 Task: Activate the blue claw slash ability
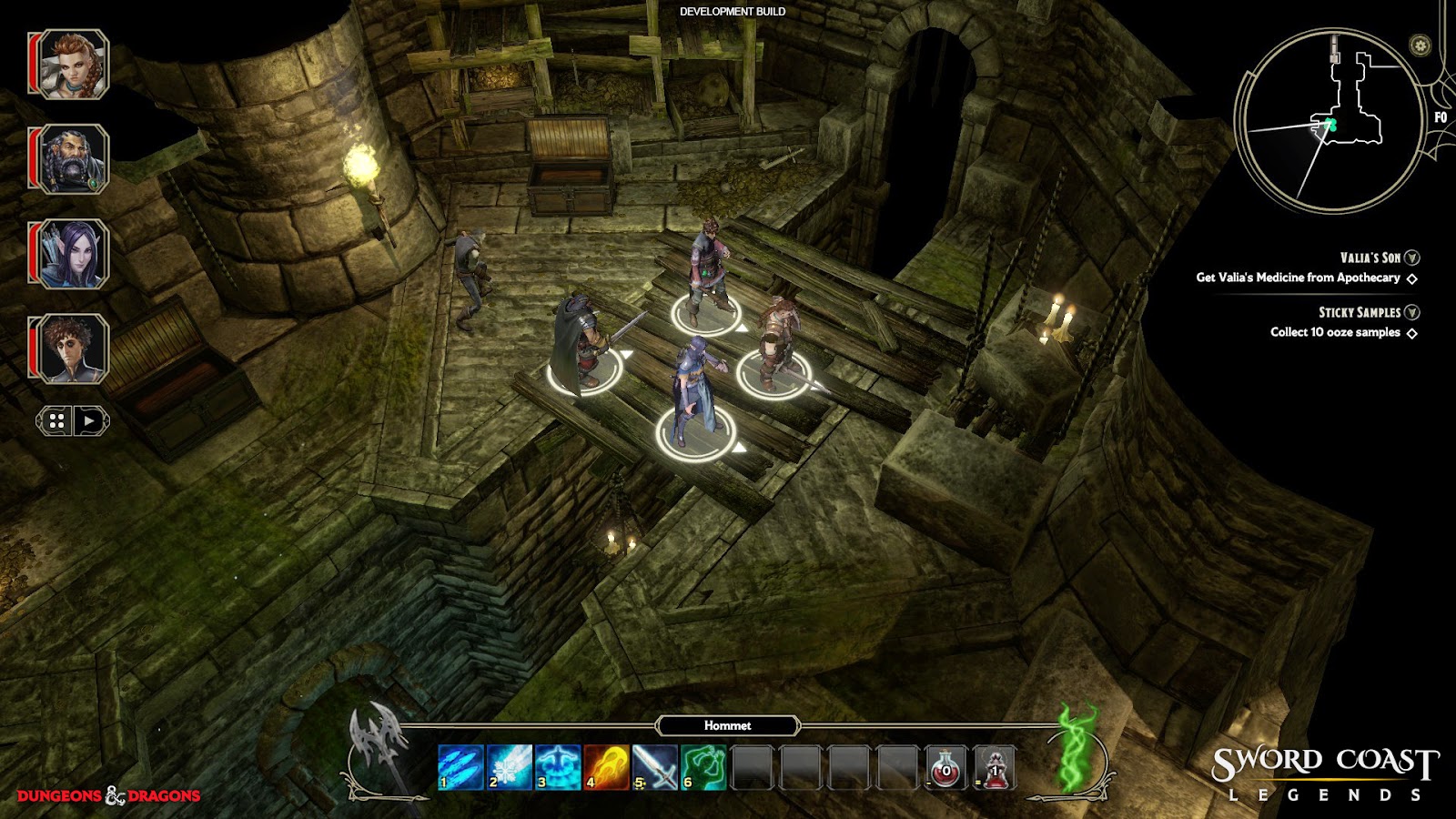460,767
